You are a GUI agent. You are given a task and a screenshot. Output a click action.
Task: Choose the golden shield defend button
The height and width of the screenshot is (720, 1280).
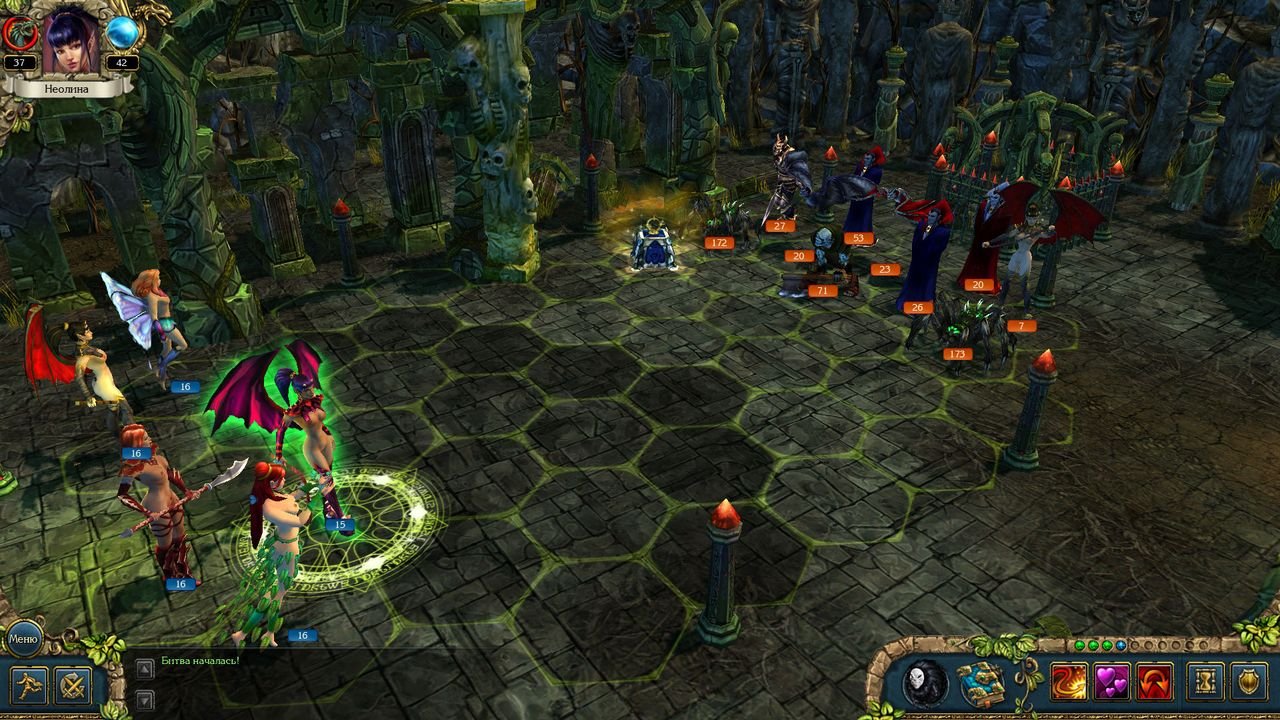(1249, 683)
